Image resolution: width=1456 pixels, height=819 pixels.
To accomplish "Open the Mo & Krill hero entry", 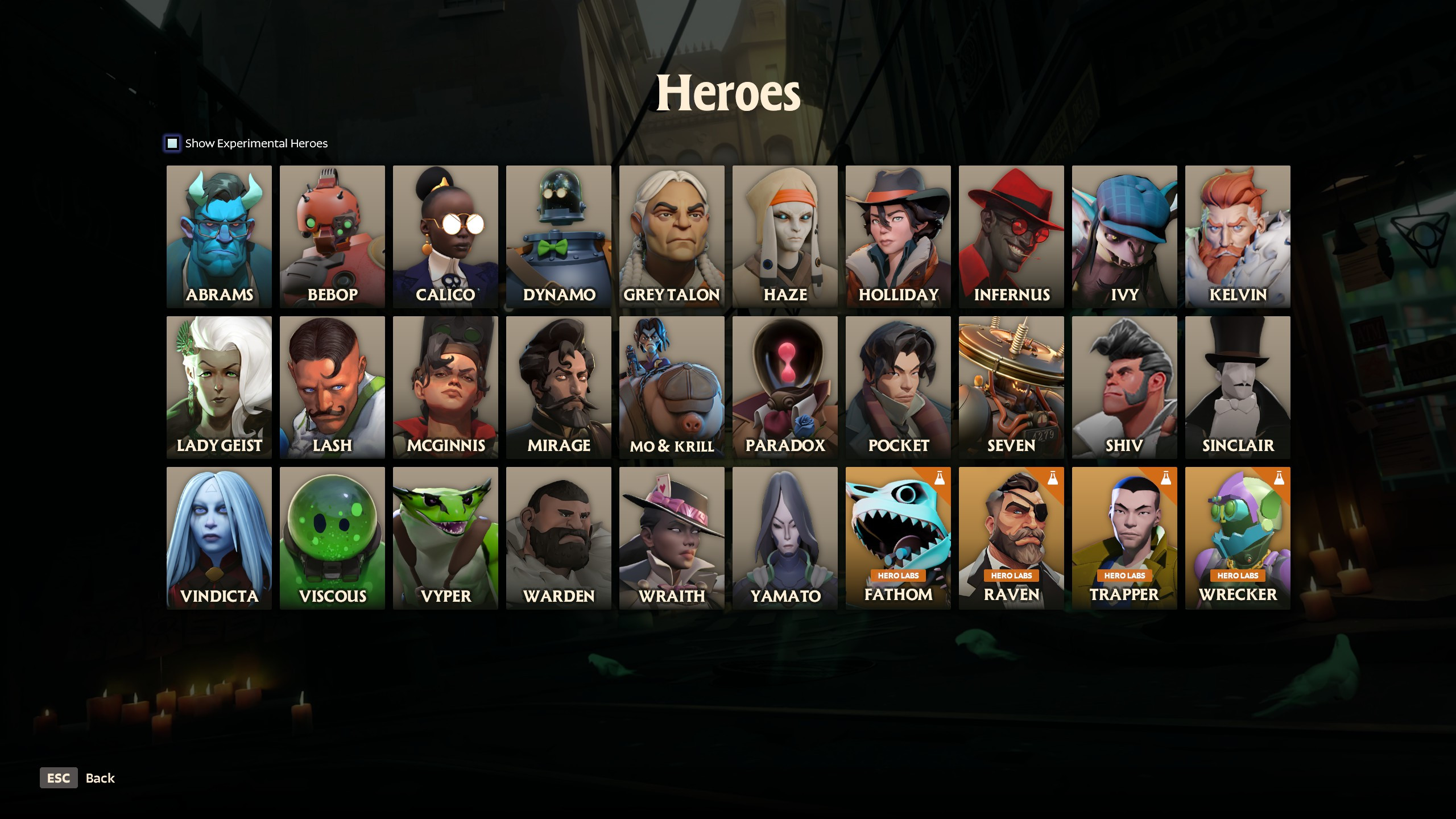I will [671, 387].
